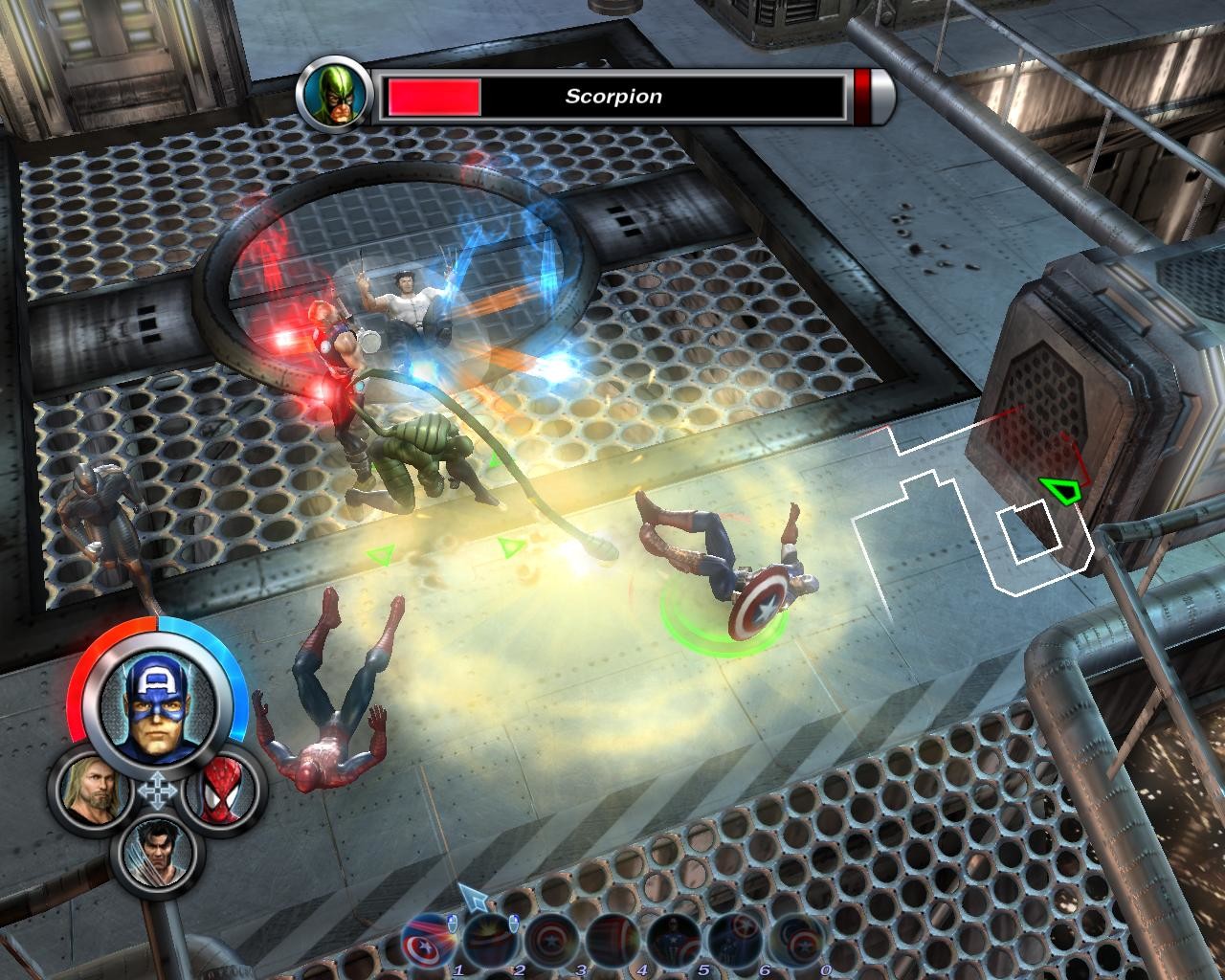This screenshot has width=1225, height=980.
Task: Trigger the ability in hotbar slot 4
Action: (612, 942)
